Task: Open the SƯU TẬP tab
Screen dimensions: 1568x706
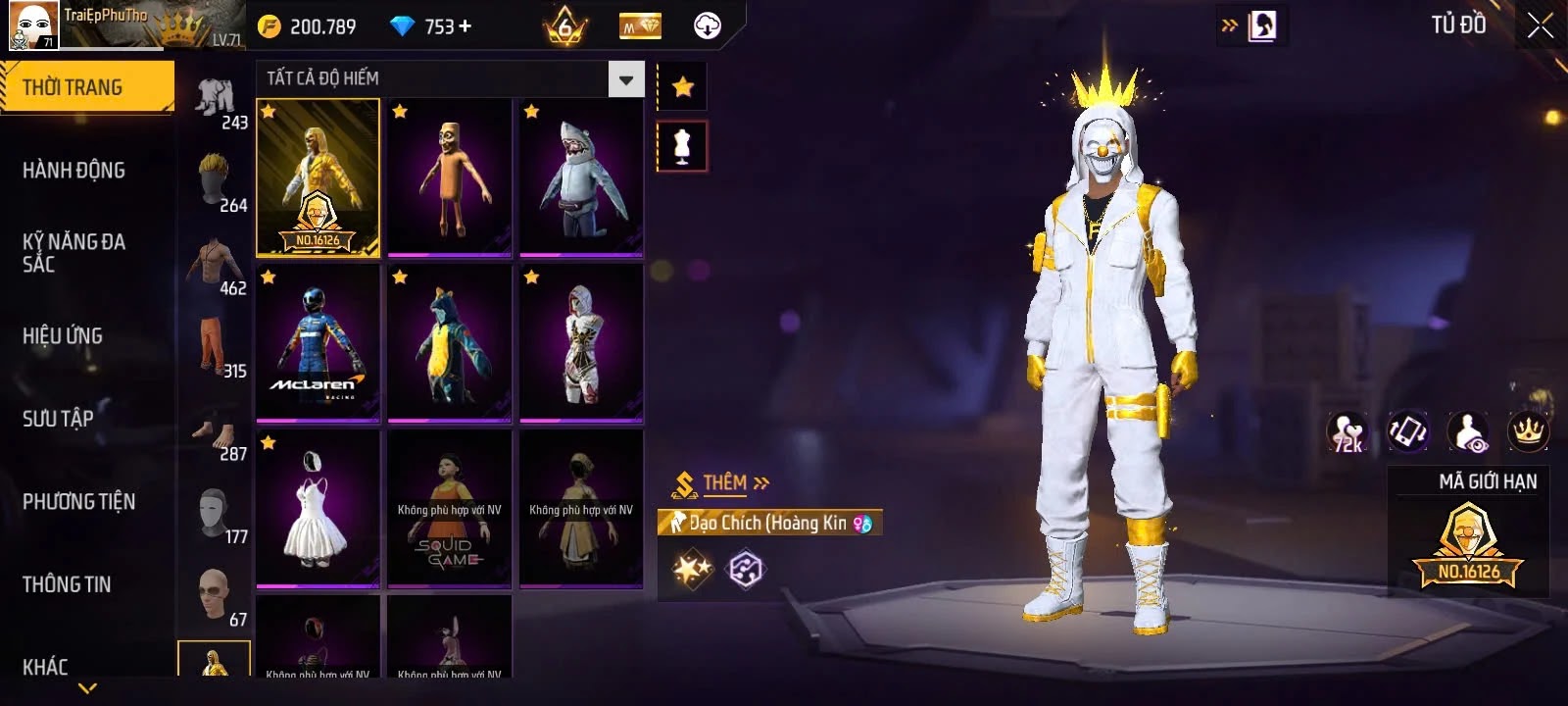Action: 58,420
